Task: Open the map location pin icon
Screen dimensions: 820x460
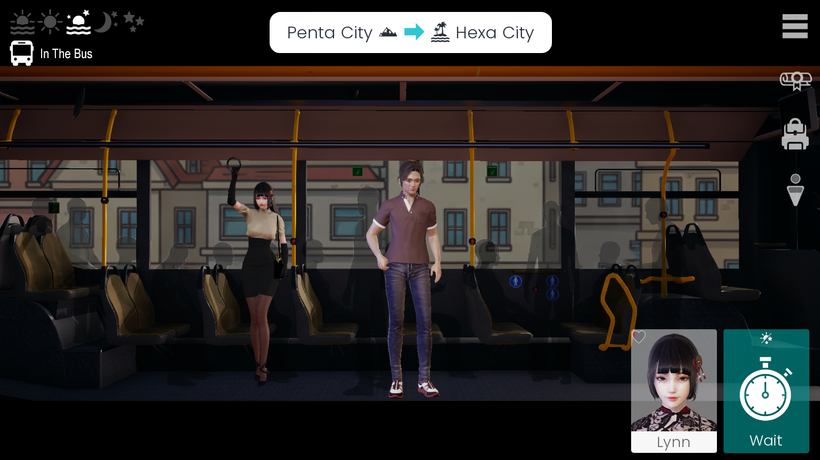Action: tap(795, 189)
